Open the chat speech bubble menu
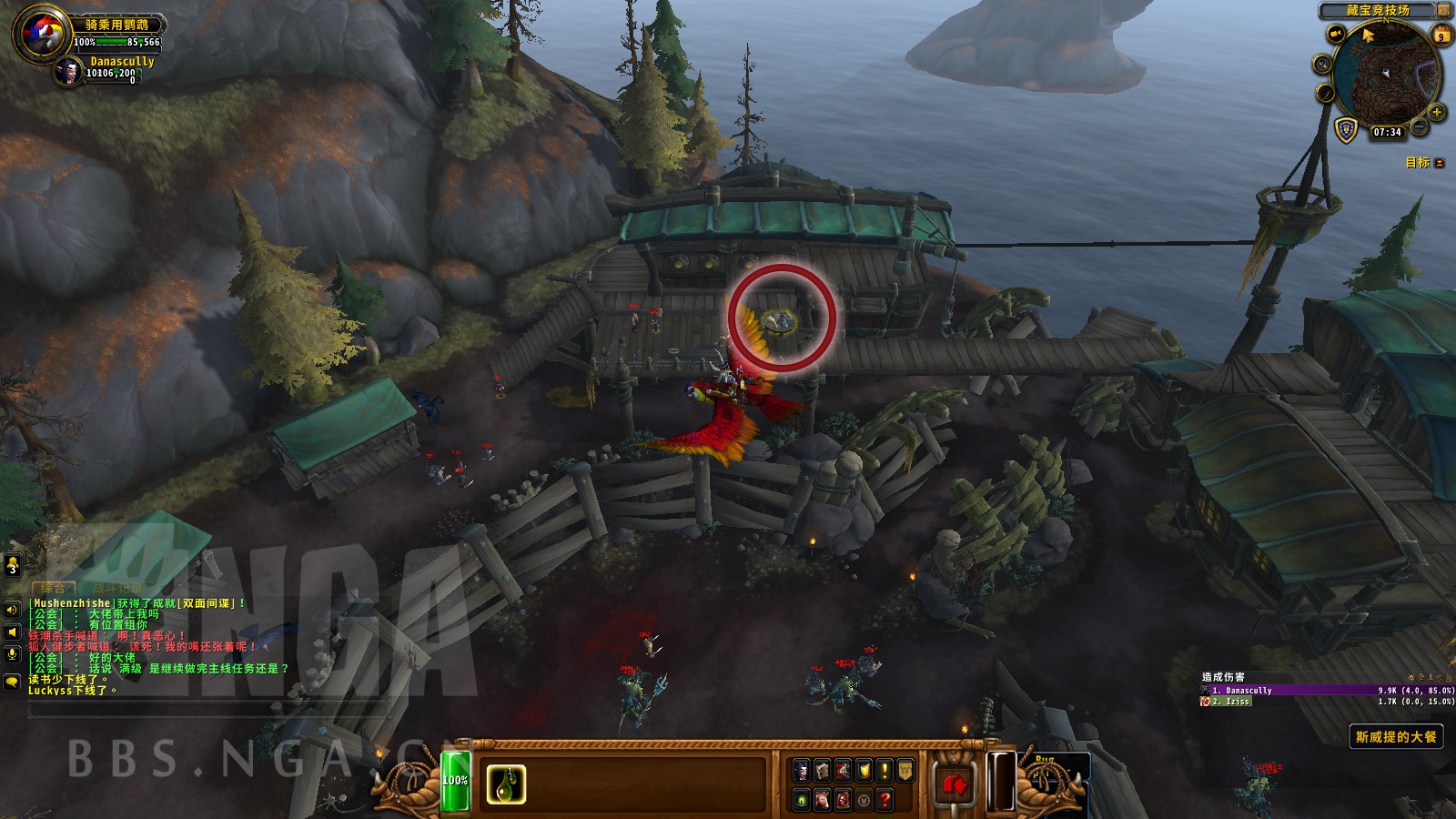 [13, 681]
